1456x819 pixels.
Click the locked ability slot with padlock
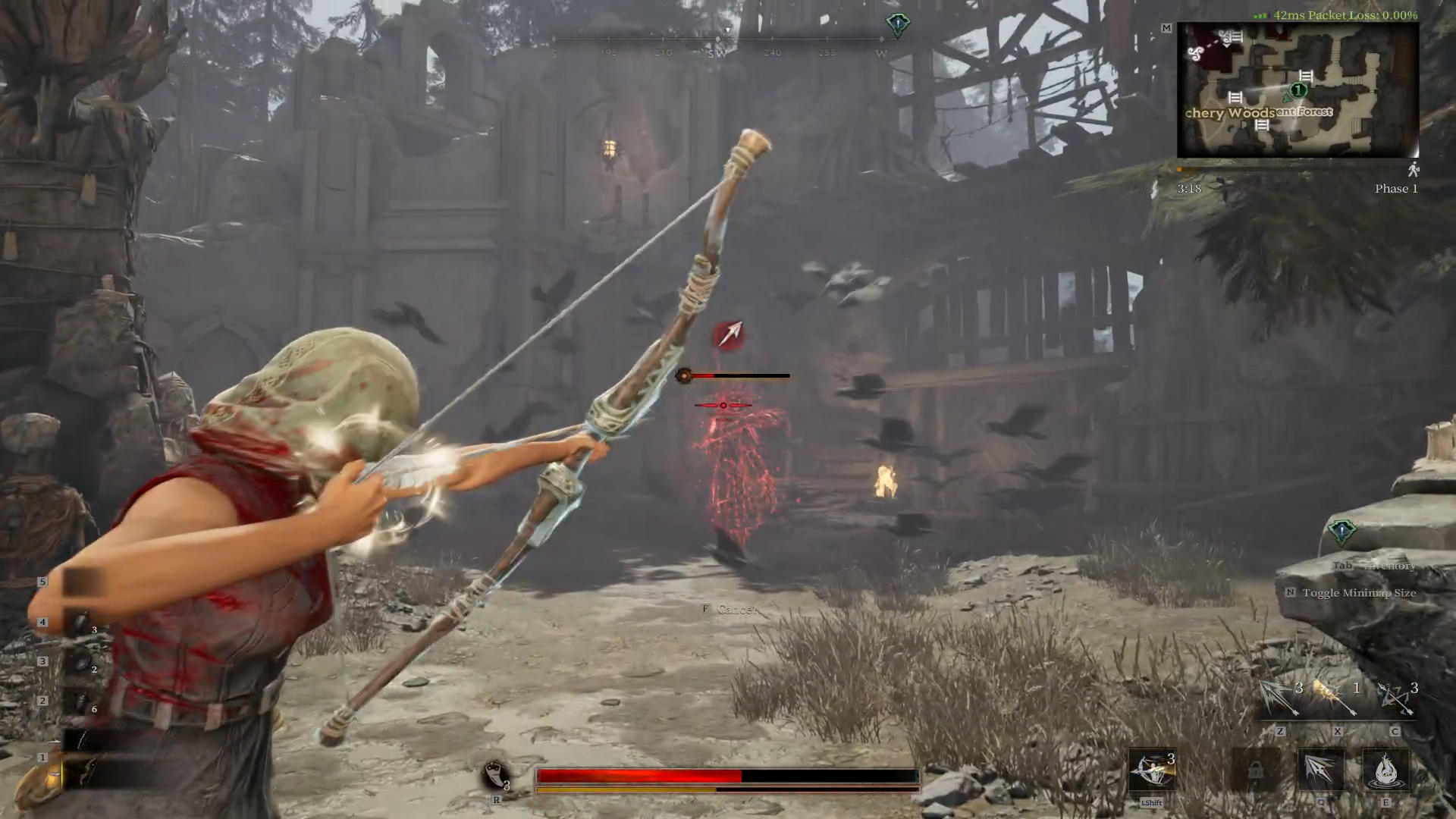coord(1256,770)
